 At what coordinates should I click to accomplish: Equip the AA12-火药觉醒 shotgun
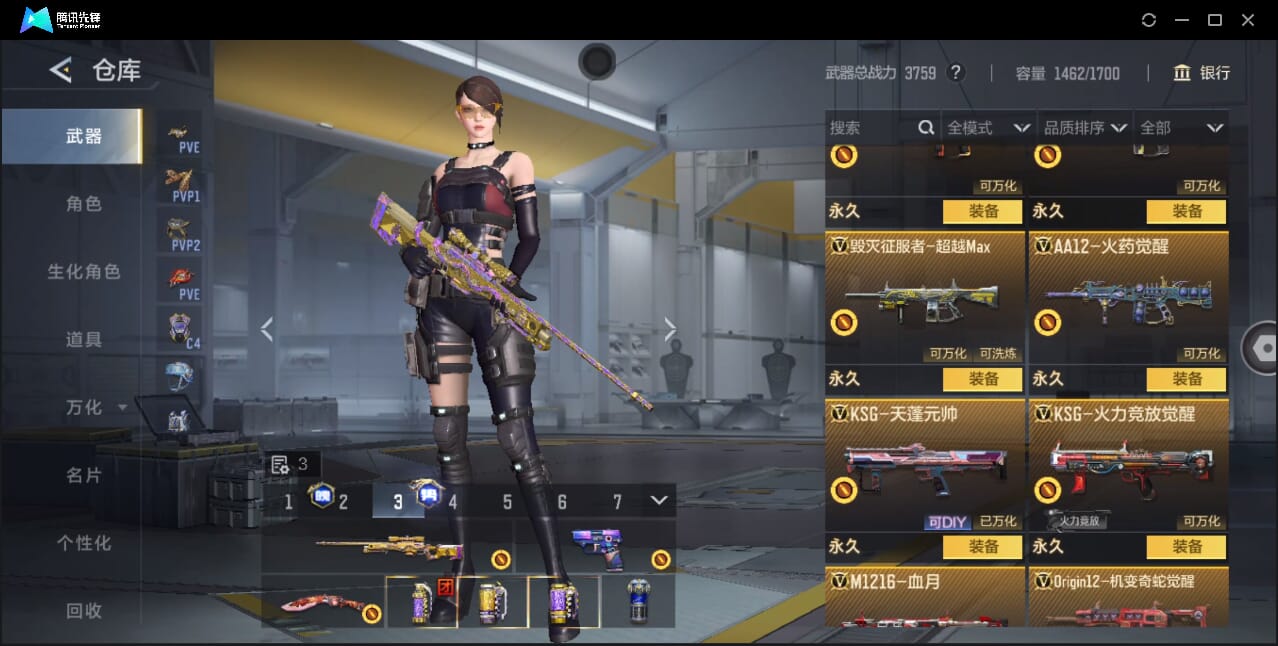click(x=1187, y=379)
